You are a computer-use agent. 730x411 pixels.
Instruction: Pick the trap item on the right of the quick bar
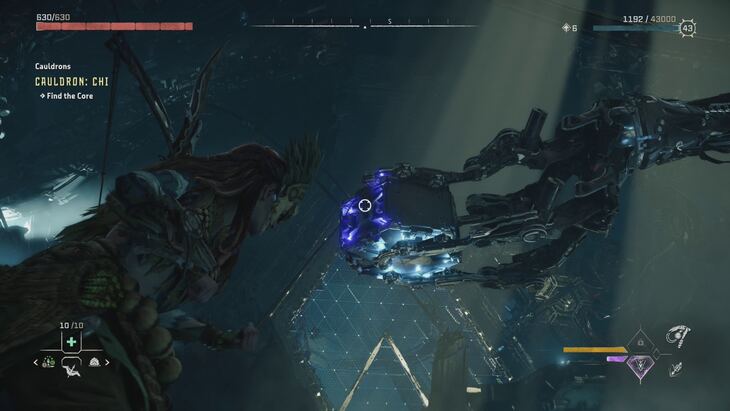pyautogui.click(x=94, y=362)
